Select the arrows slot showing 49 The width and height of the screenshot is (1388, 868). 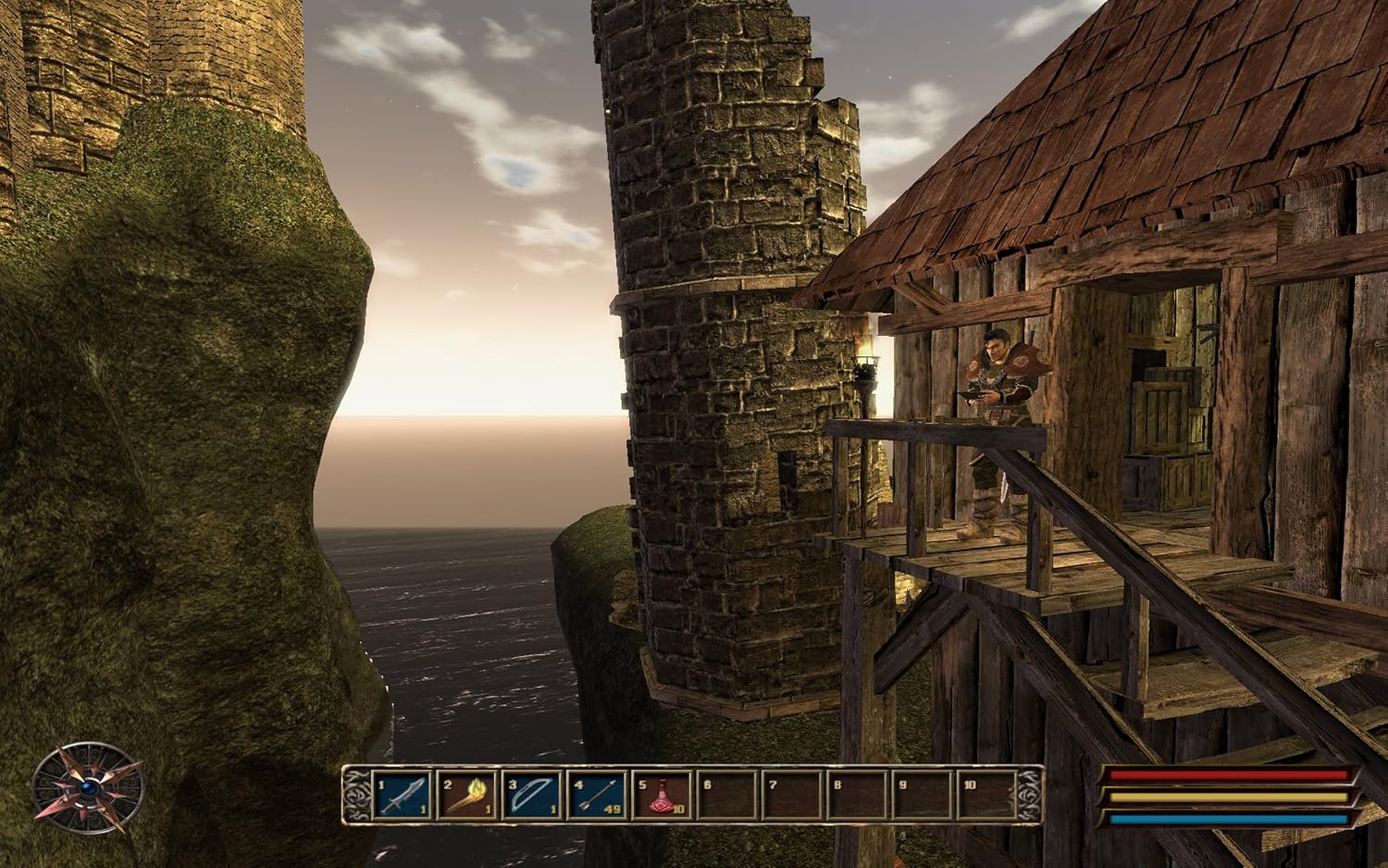598,796
